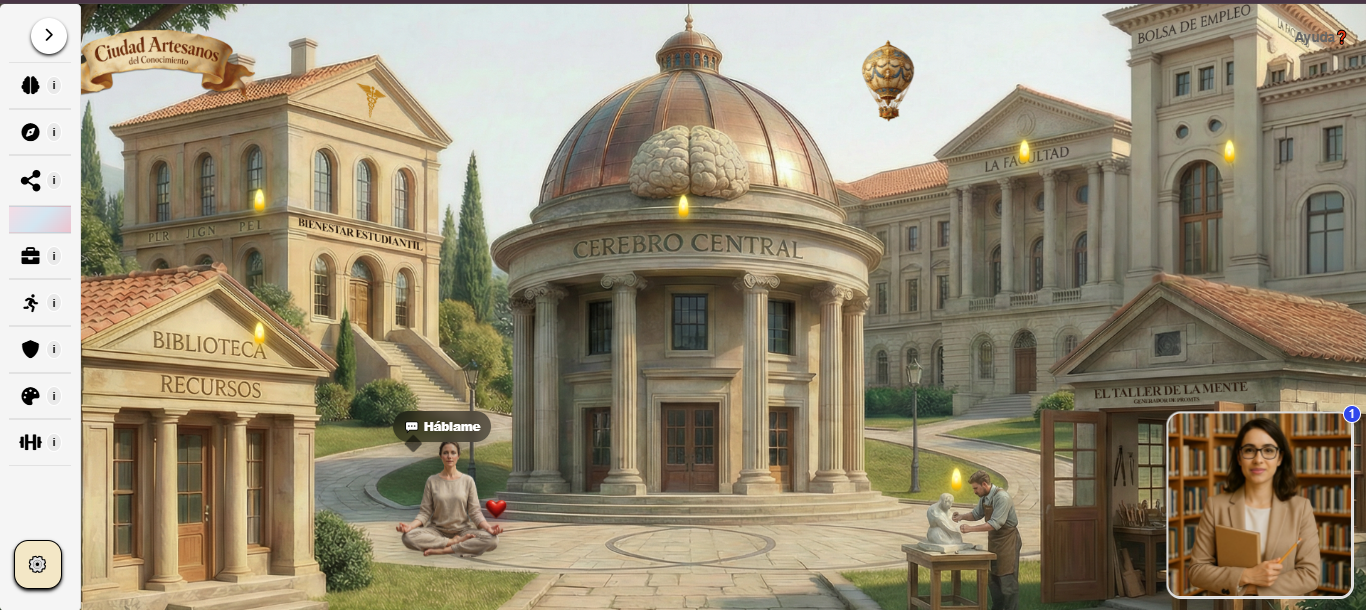Select the glowing marker above La Facultad
Viewport: 1366px width, 610px height.
click(x=1024, y=151)
